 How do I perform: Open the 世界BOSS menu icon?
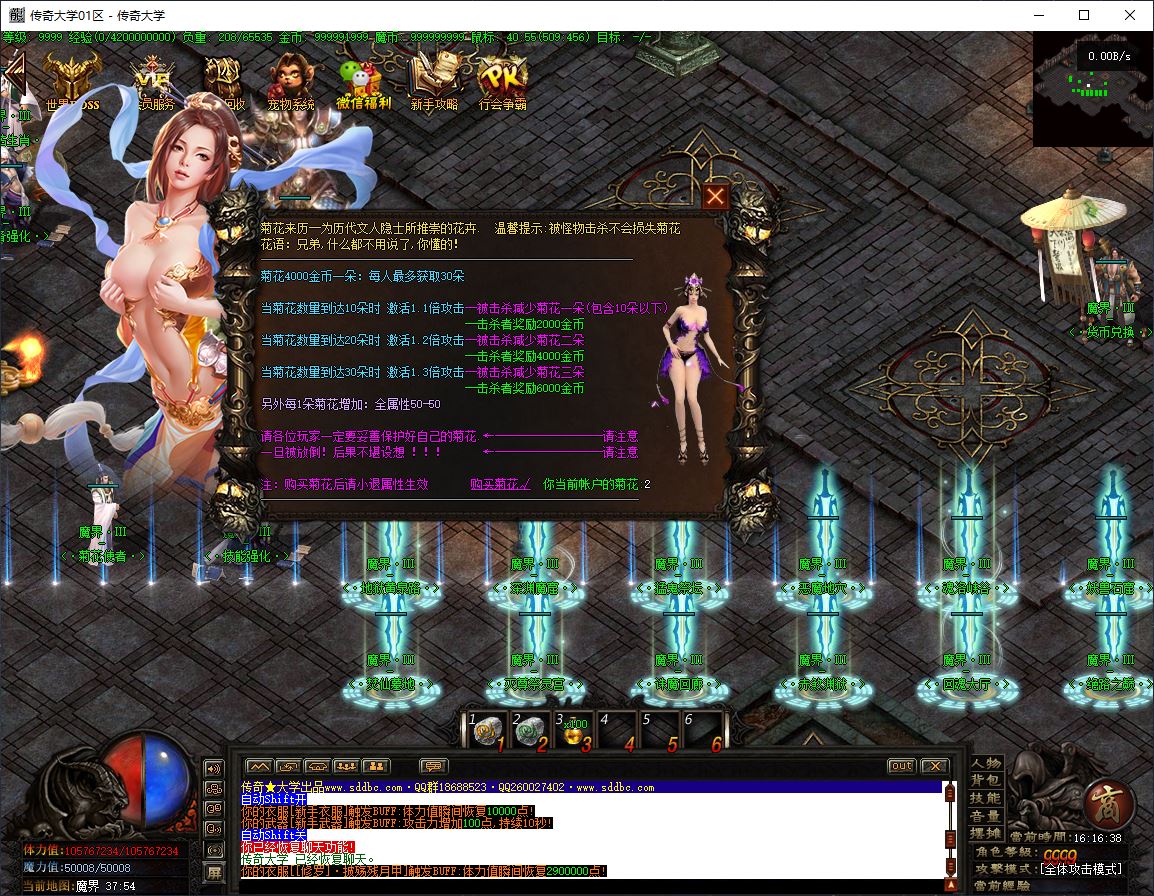click(x=74, y=79)
